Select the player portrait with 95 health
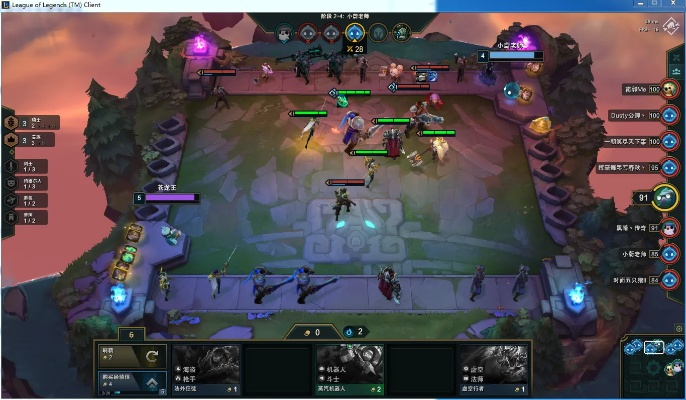This screenshot has height=400, width=686. click(667, 167)
